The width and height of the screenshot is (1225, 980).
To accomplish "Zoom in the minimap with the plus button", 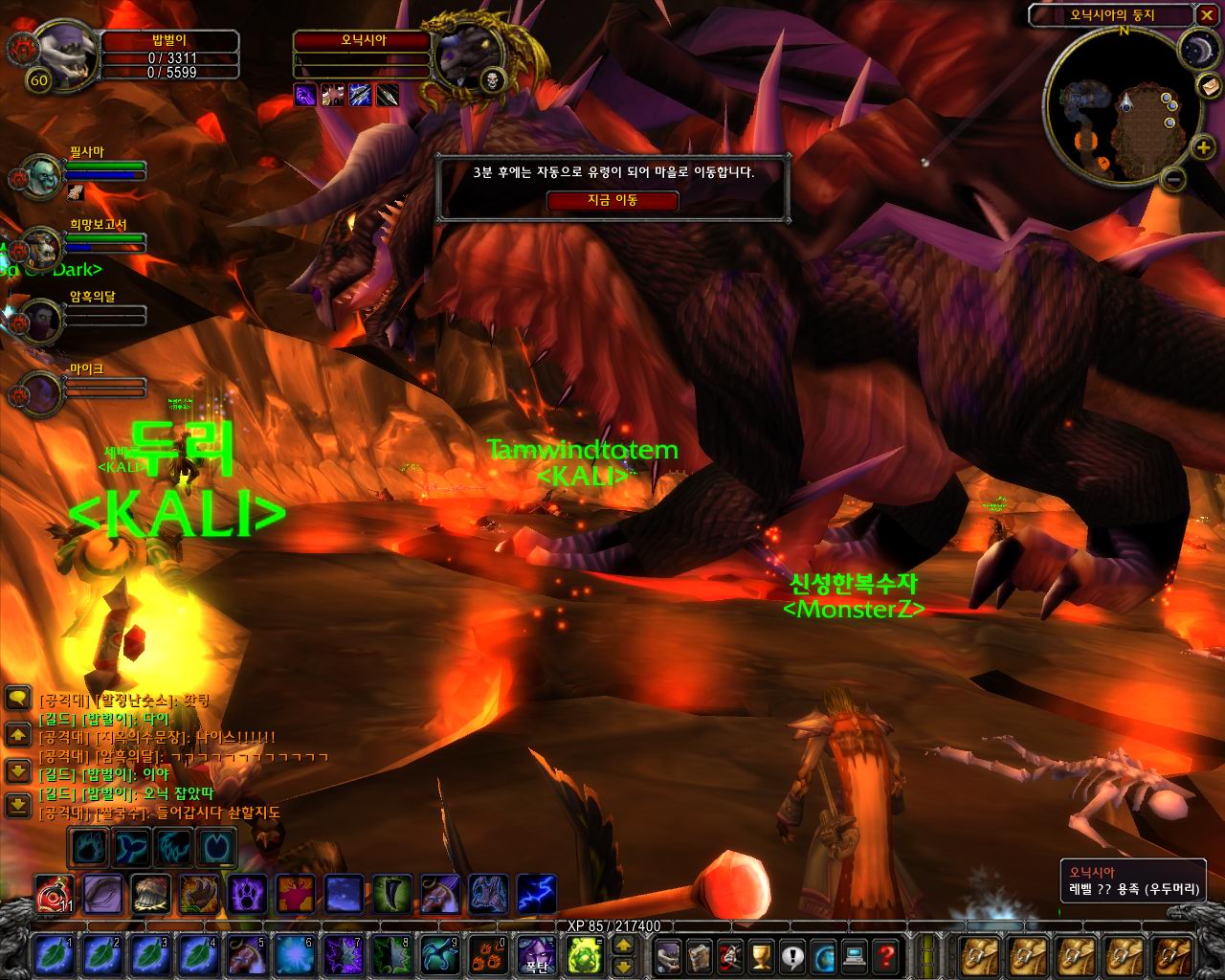I will click(x=1204, y=146).
